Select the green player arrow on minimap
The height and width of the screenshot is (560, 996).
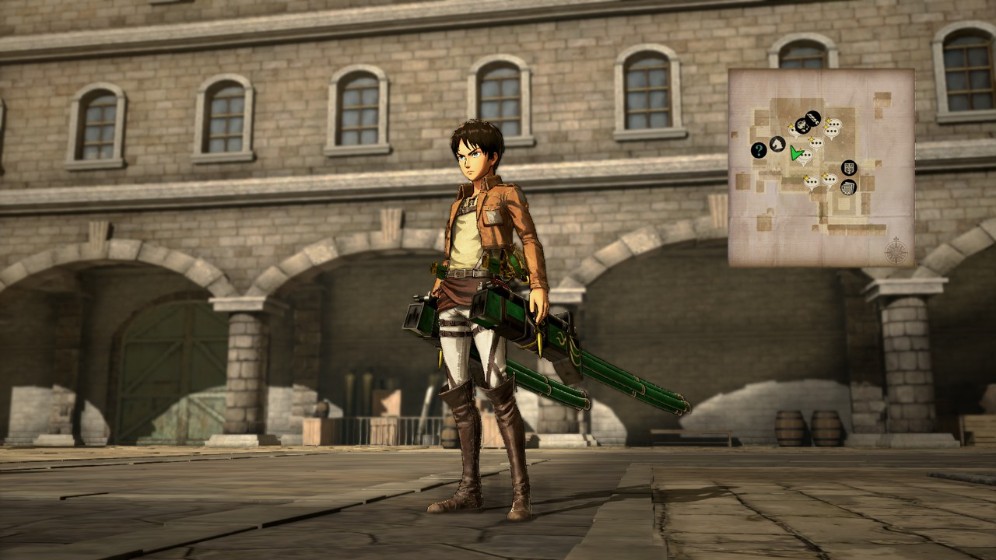pos(797,153)
